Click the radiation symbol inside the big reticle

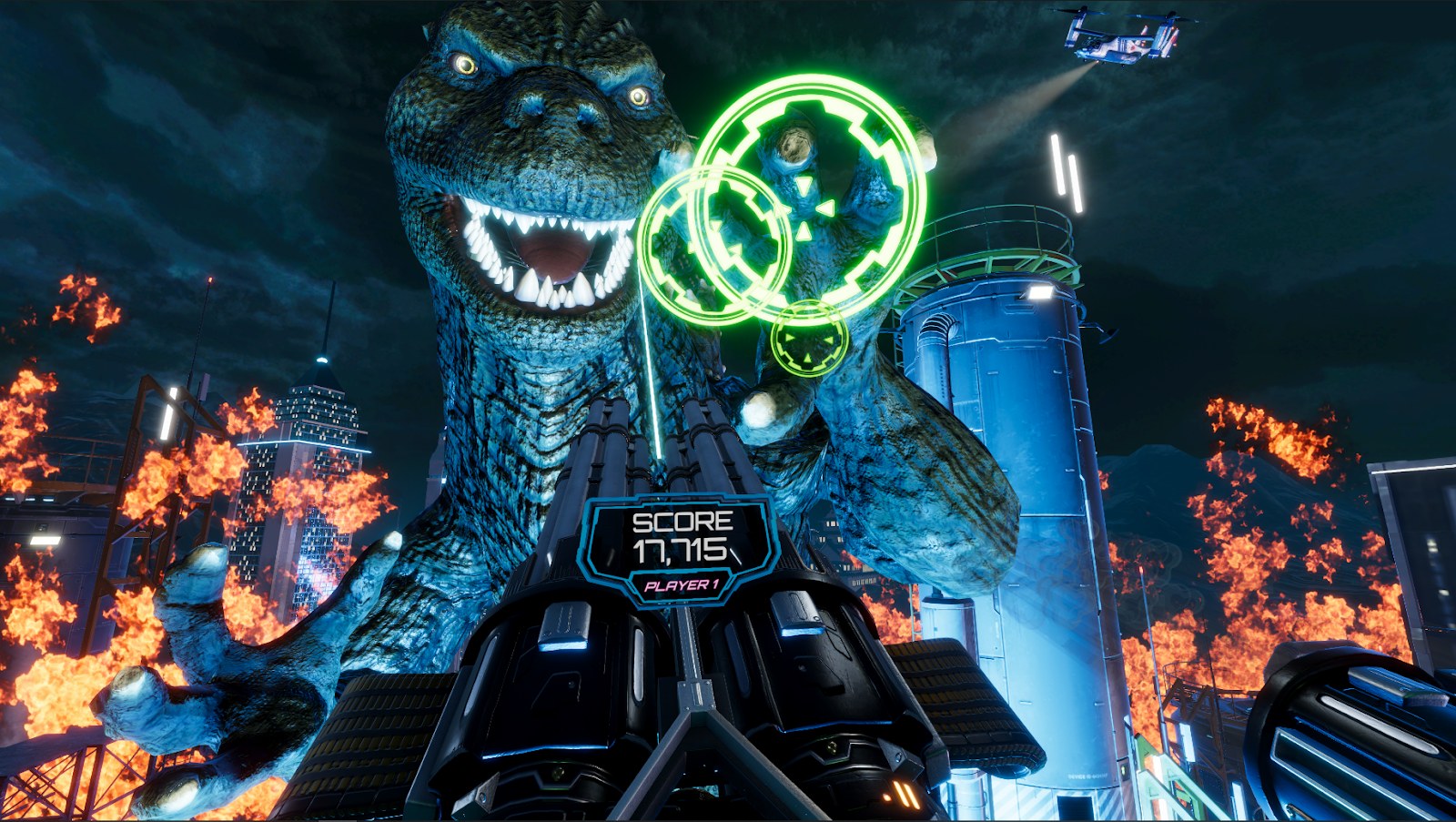click(810, 208)
